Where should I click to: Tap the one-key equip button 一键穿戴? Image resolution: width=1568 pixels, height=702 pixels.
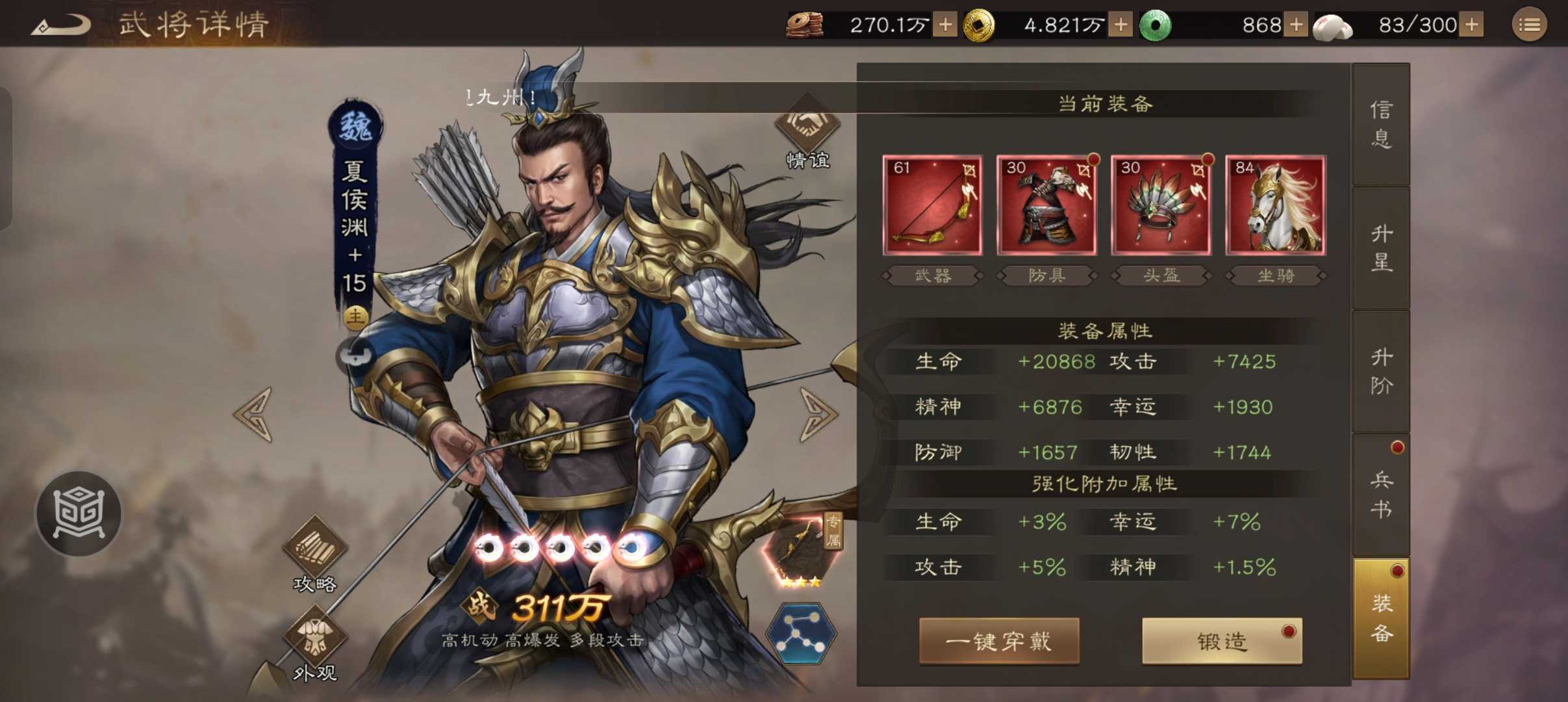click(x=999, y=642)
